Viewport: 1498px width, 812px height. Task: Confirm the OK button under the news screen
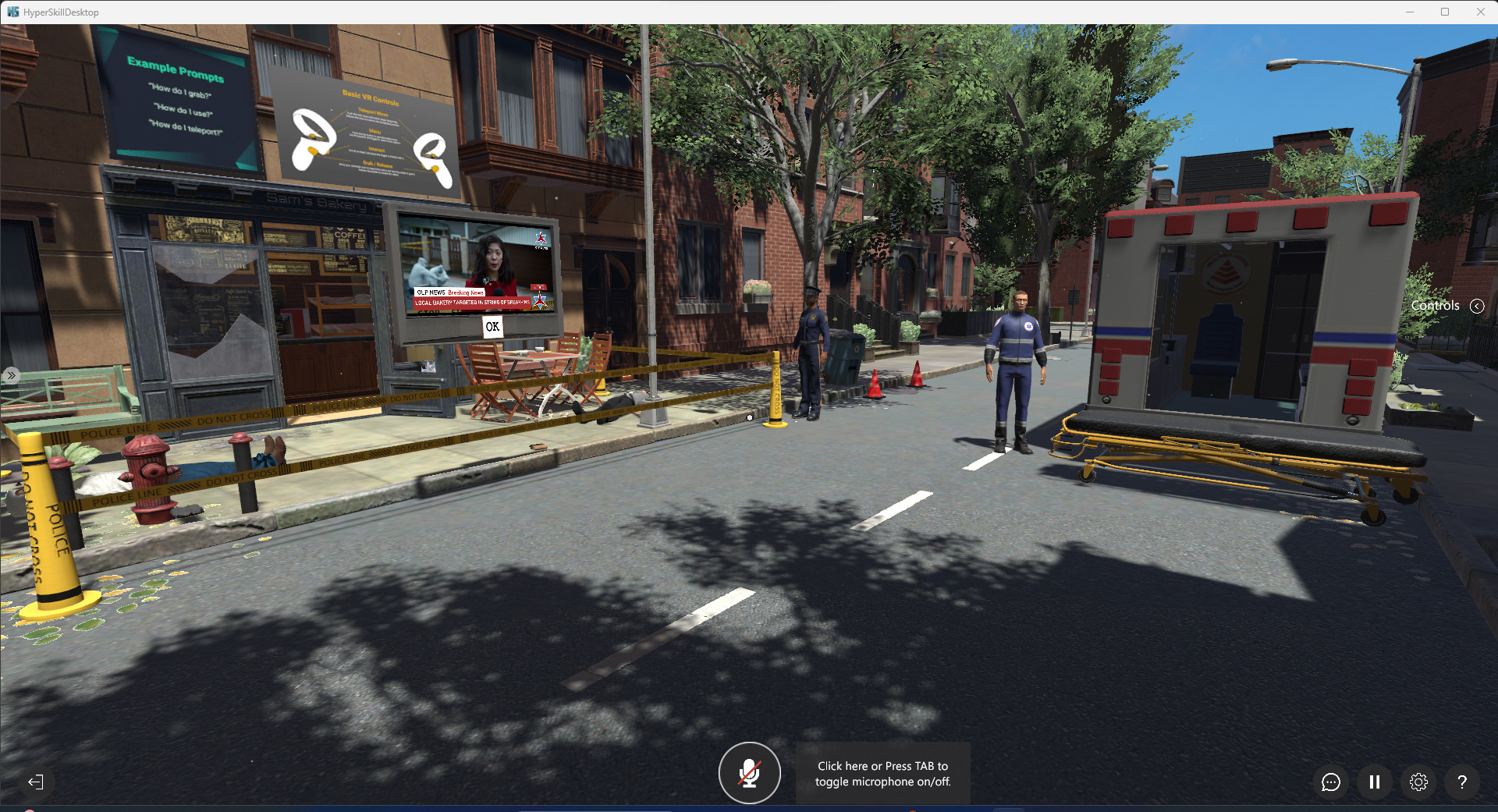(492, 327)
